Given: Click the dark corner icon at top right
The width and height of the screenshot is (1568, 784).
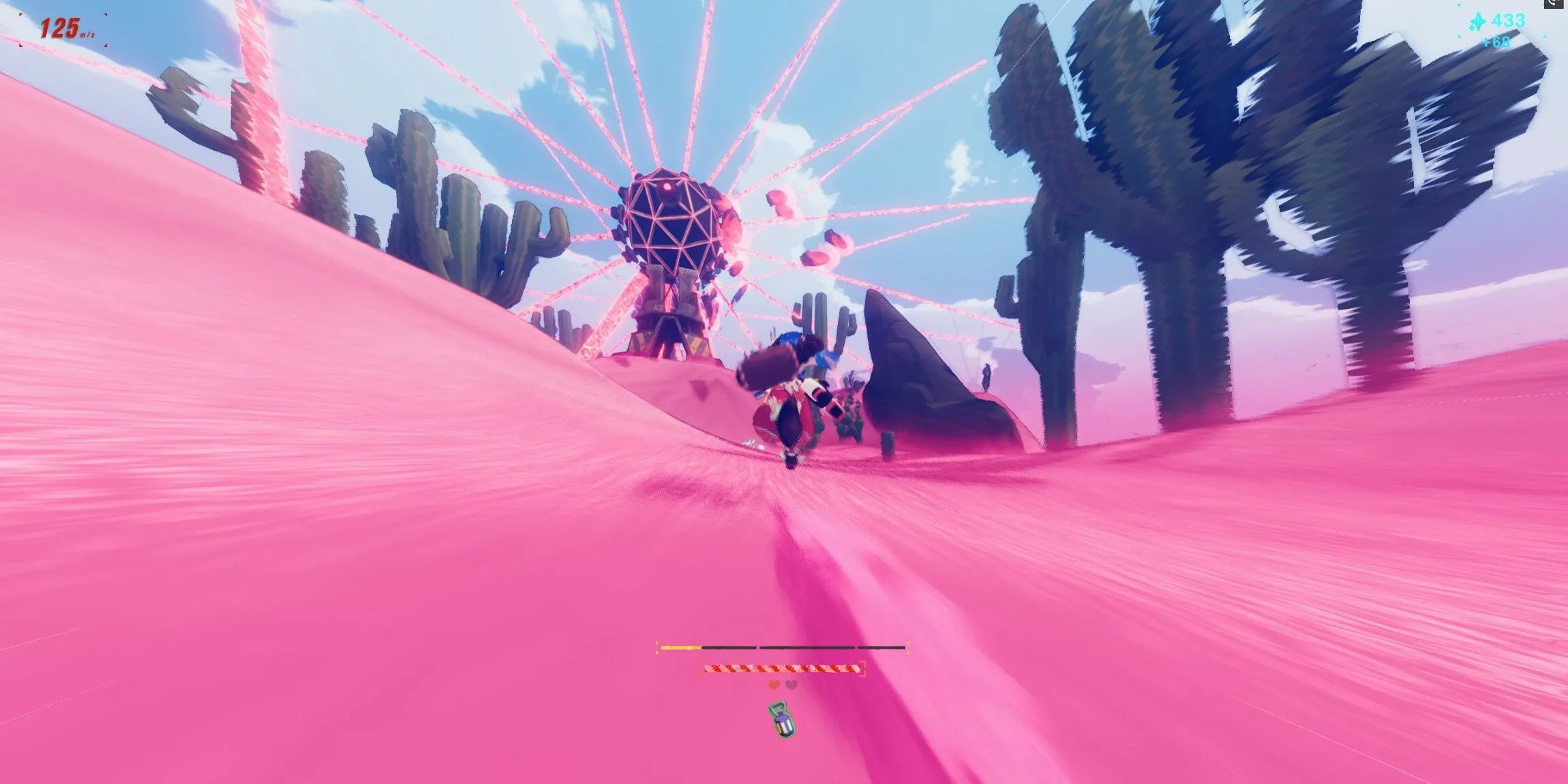Looking at the screenshot, I should [1554, 5].
